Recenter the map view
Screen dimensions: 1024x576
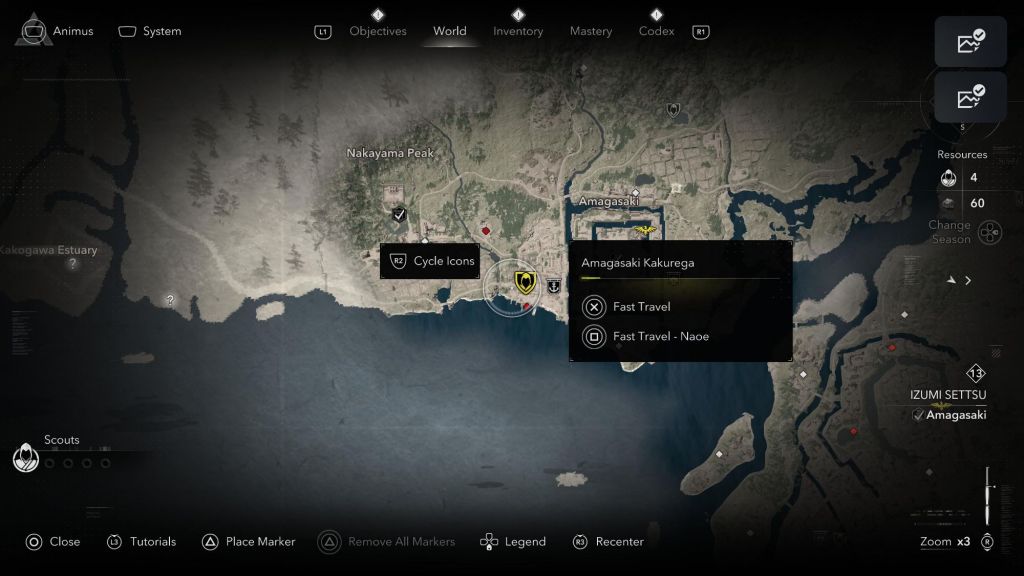(x=608, y=542)
